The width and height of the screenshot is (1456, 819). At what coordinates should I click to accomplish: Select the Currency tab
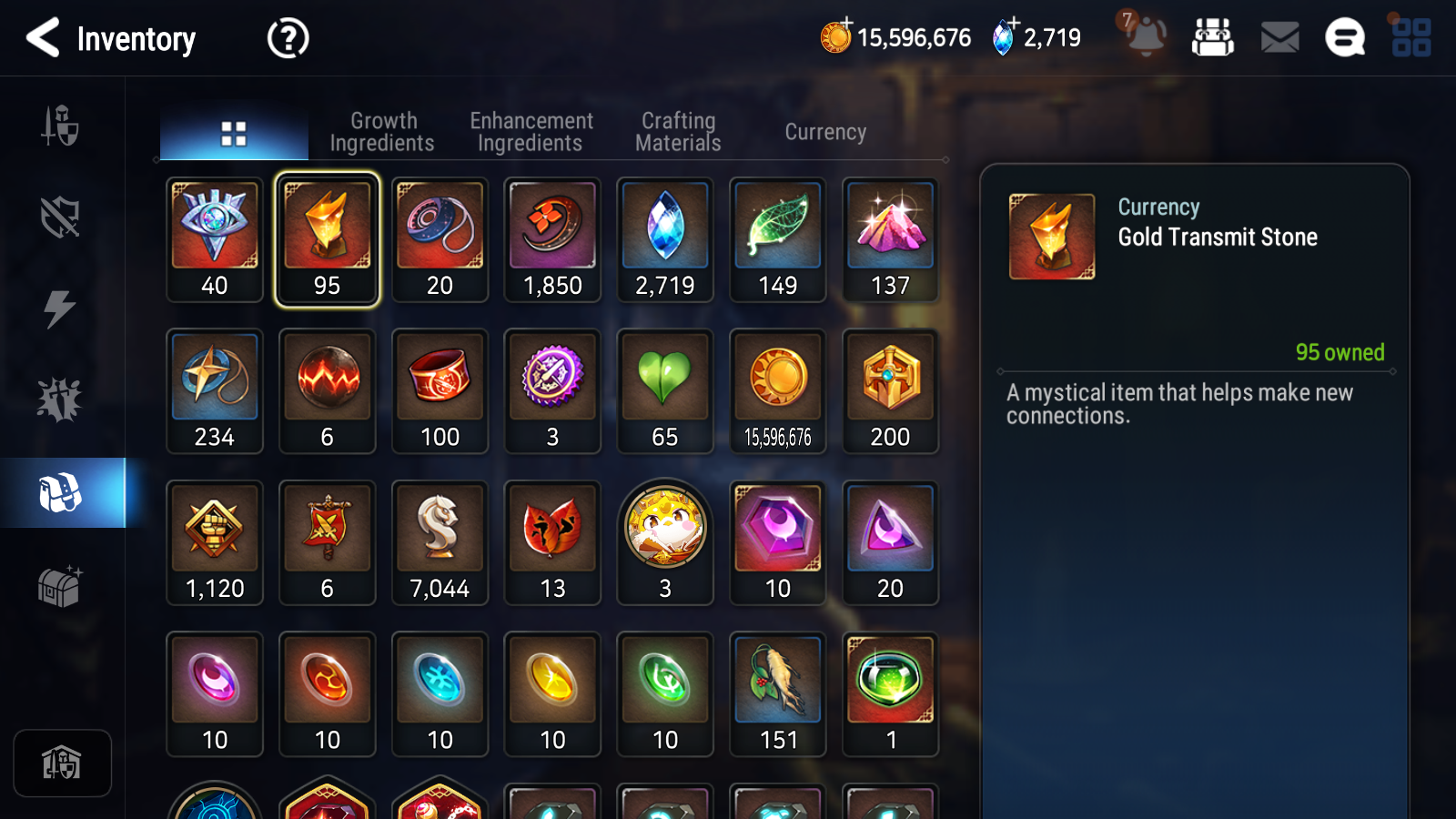825,132
